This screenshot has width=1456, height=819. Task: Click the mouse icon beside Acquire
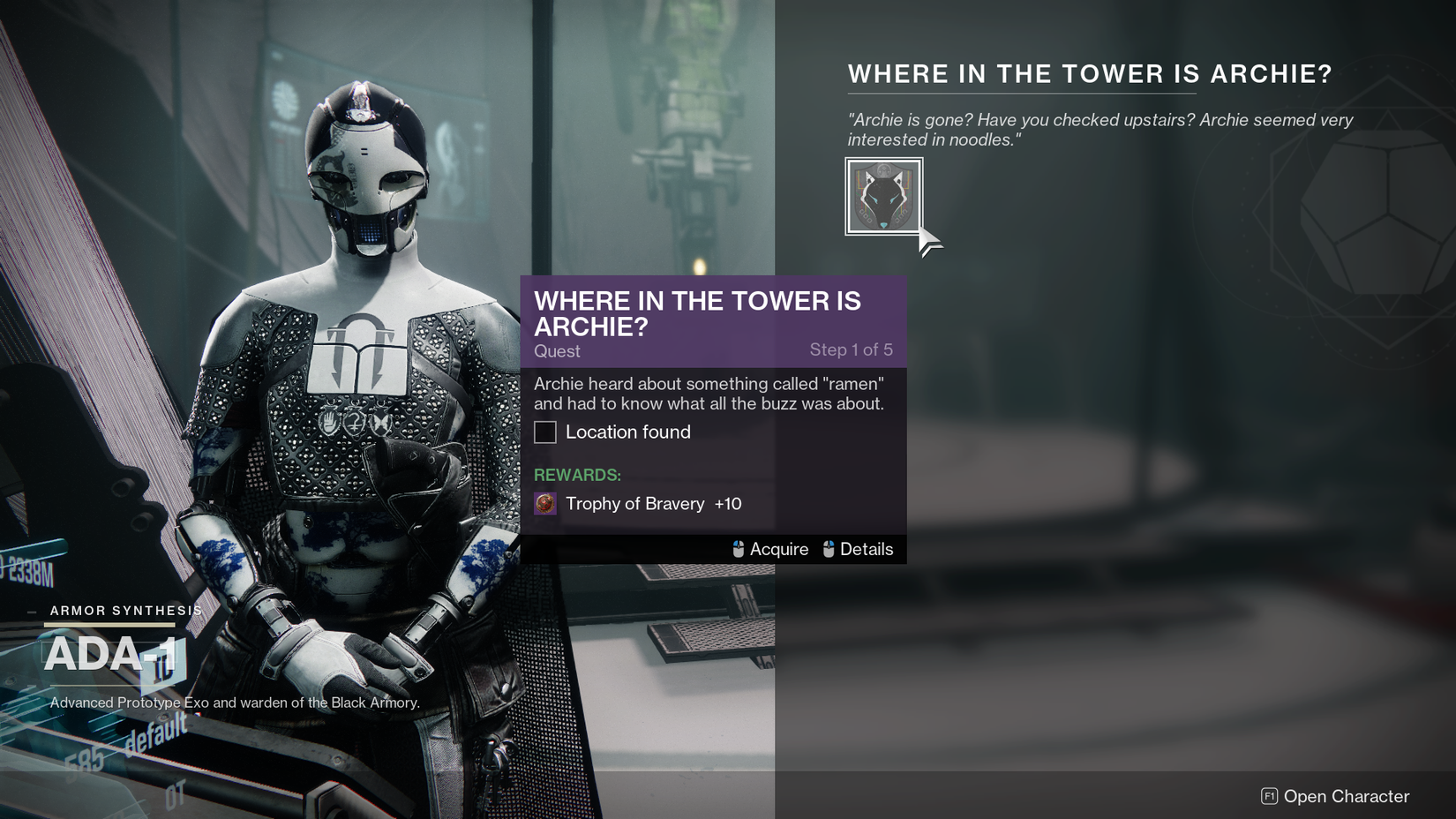coord(738,549)
